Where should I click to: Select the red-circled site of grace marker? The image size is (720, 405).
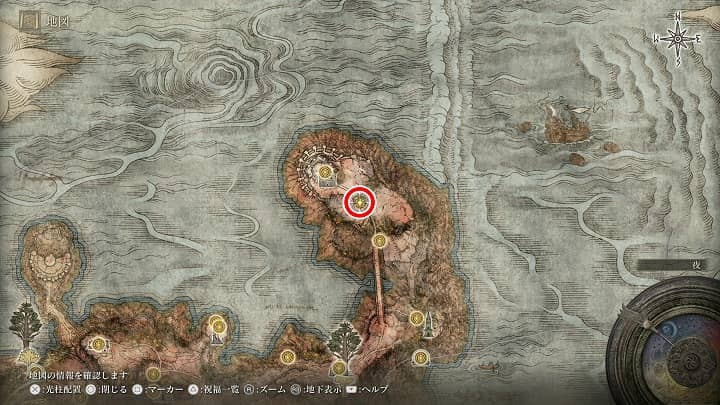coord(360,203)
